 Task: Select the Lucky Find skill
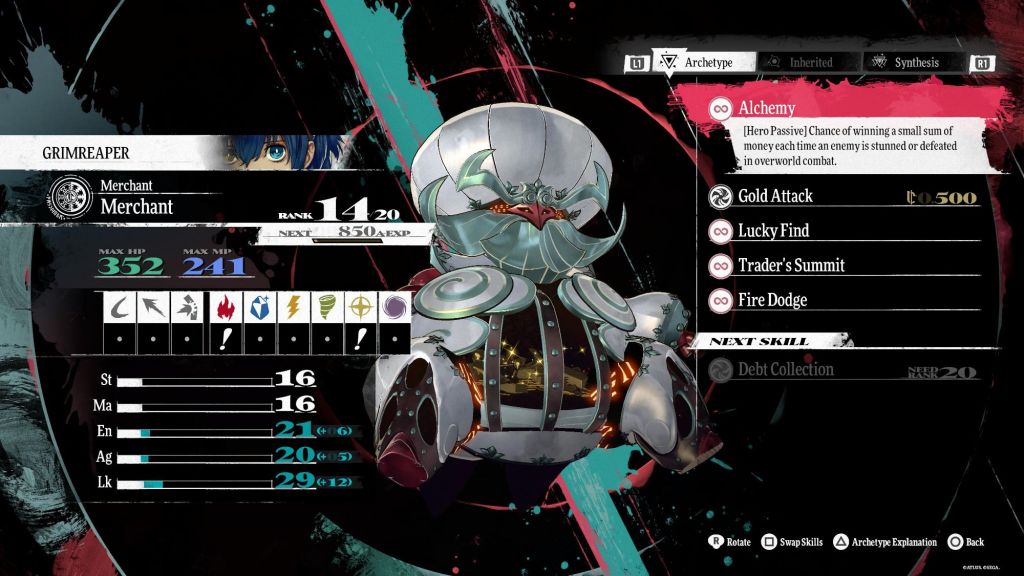tap(773, 231)
